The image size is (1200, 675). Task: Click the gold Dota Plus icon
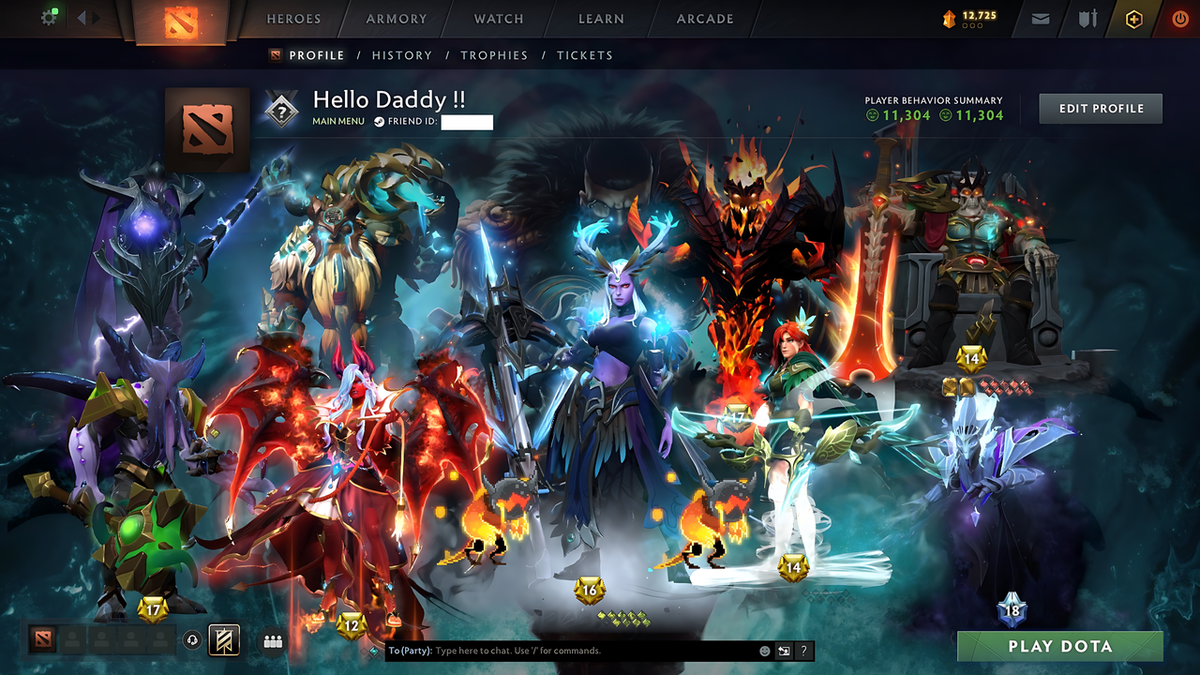point(1133,19)
